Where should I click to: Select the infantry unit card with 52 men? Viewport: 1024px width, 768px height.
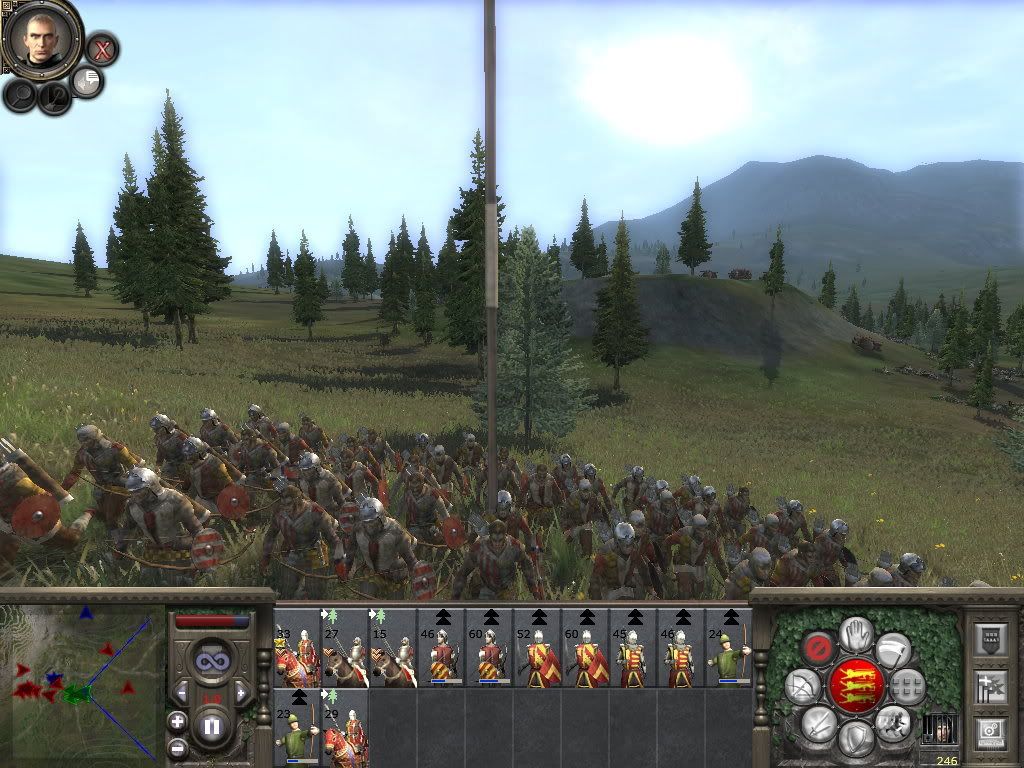pos(537,648)
